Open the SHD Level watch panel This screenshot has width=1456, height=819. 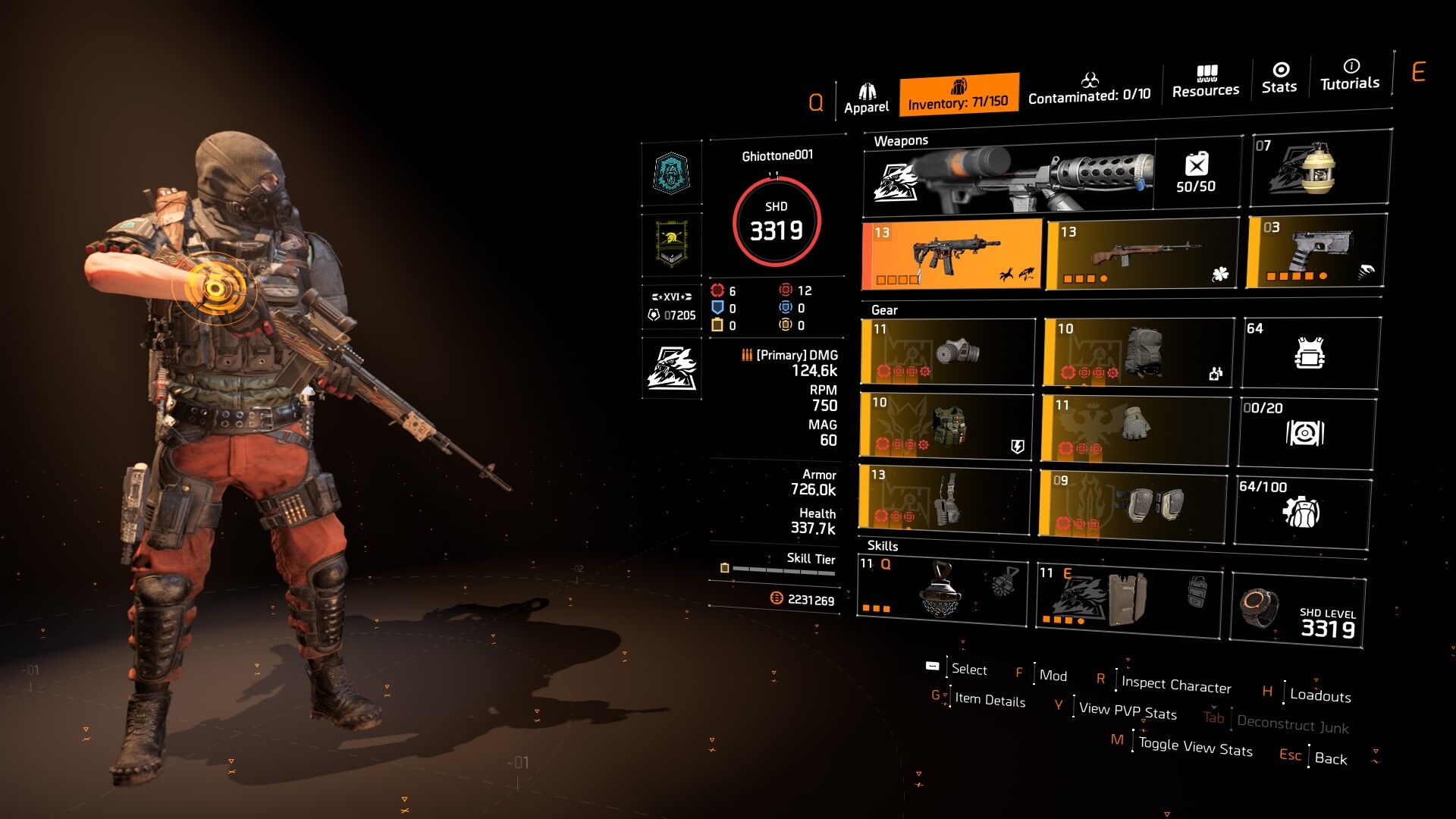click(x=1298, y=611)
